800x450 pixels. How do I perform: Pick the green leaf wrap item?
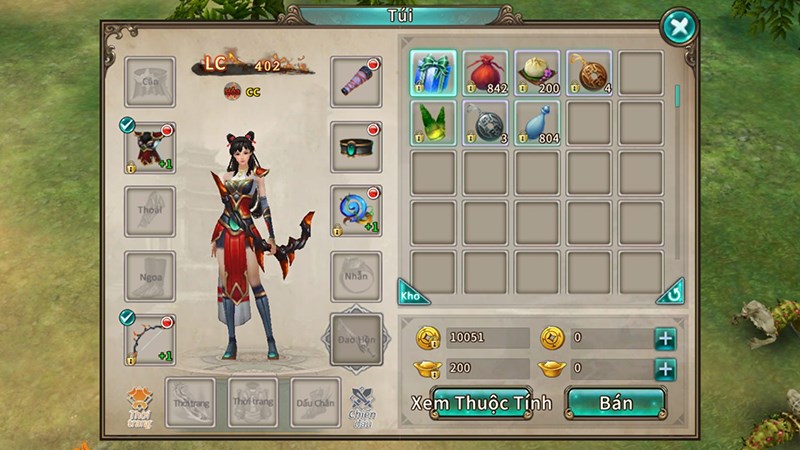tap(433, 124)
